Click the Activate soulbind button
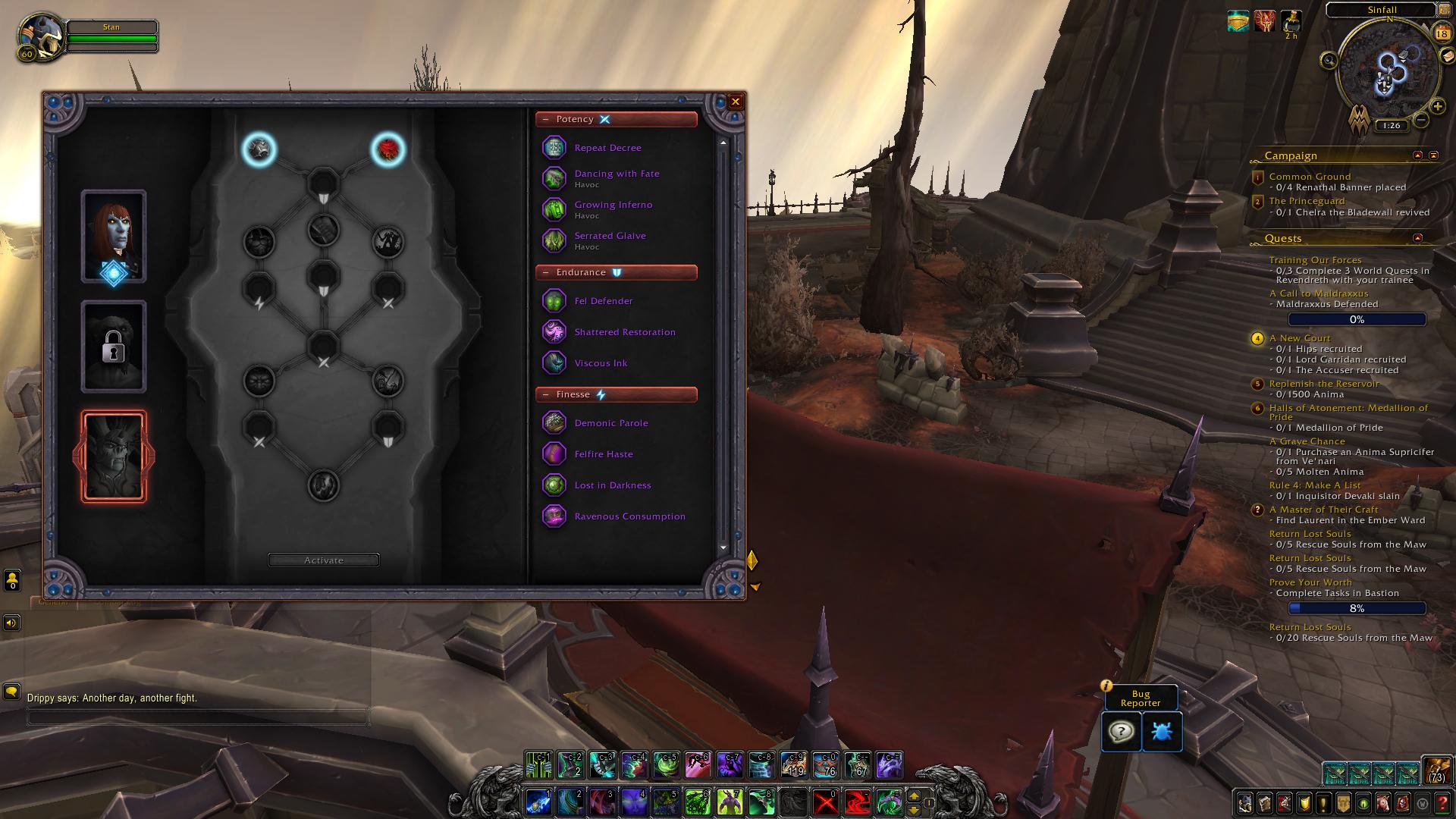The width and height of the screenshot is (1456, 819). point(324,560)
